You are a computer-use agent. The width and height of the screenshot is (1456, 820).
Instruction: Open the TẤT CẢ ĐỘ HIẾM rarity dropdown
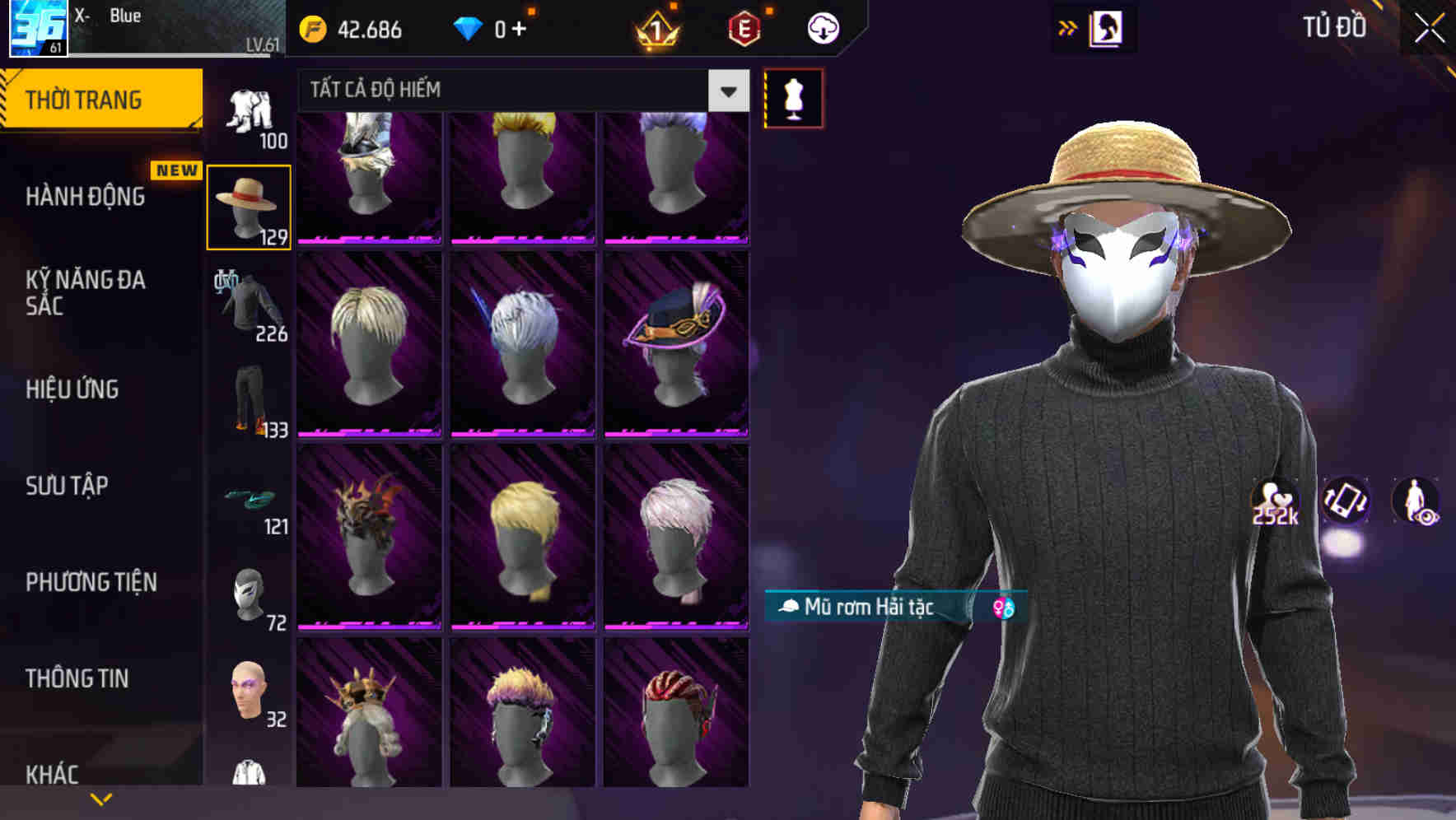(726, 91)
